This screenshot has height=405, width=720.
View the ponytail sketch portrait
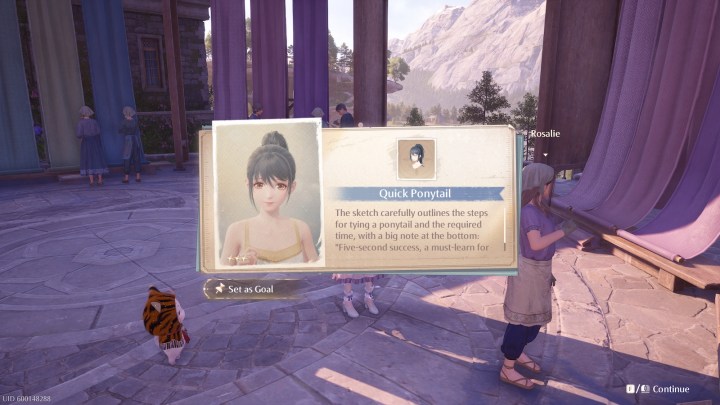tap(268, 196)
